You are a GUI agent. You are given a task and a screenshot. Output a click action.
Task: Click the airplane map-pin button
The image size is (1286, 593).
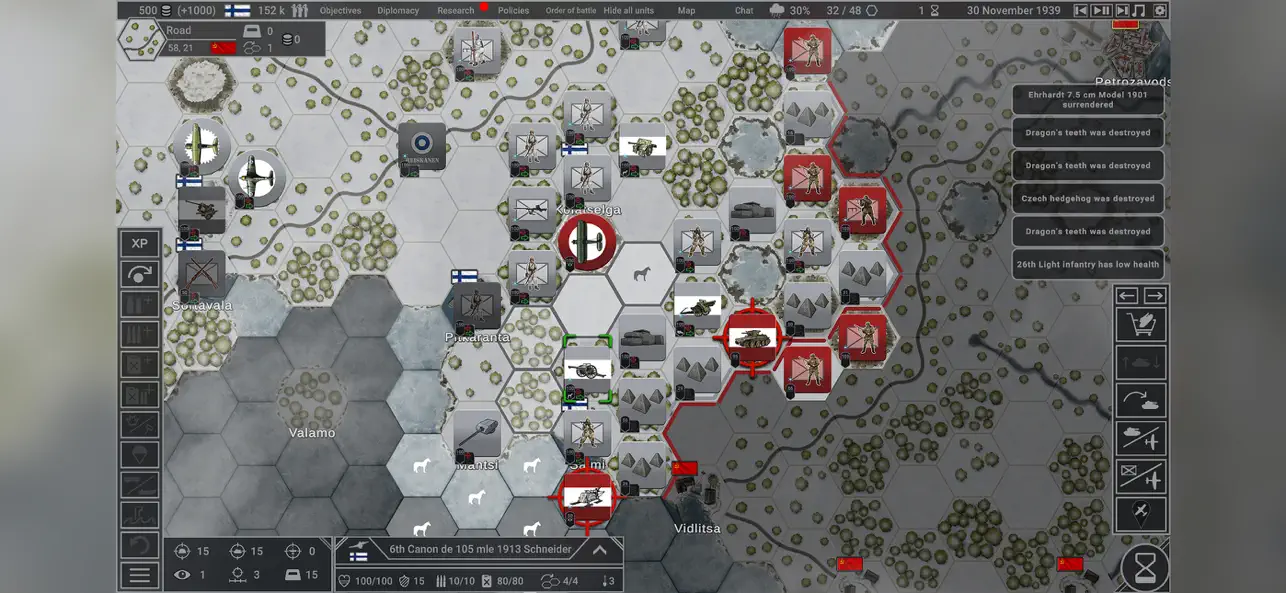1141,514
